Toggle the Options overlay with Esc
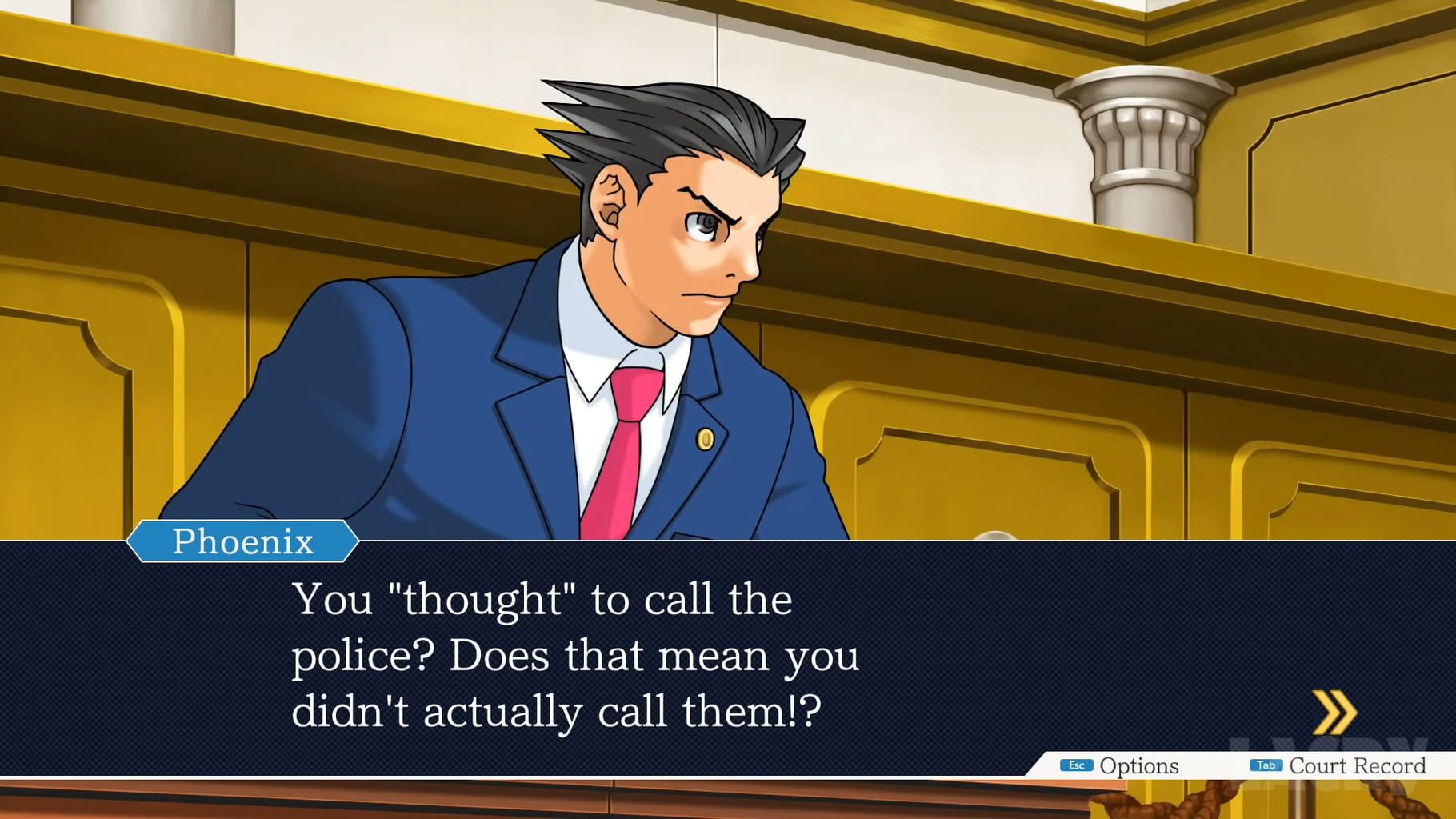The image size is (1456, 819). [1077, 765]
